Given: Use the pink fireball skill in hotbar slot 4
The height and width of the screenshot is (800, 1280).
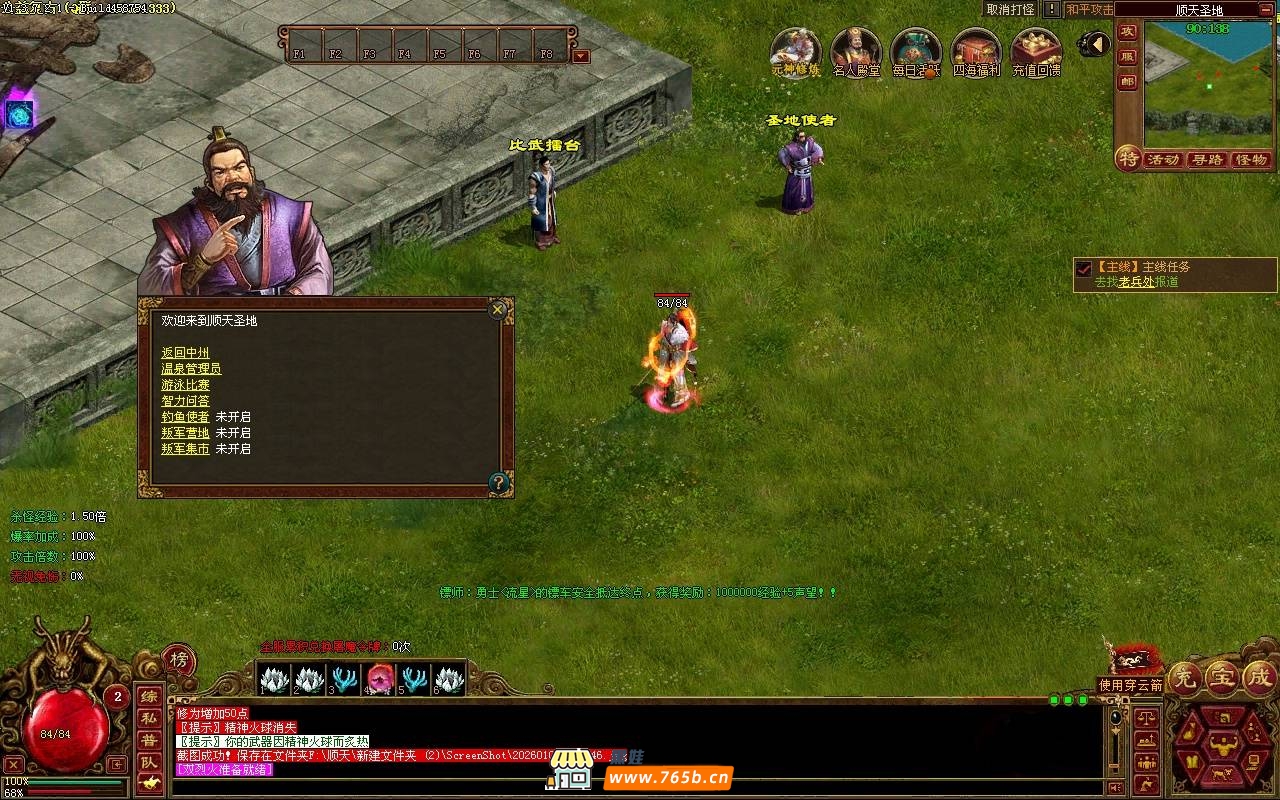Looking at the screenshot, I should (x=379, y=679).
